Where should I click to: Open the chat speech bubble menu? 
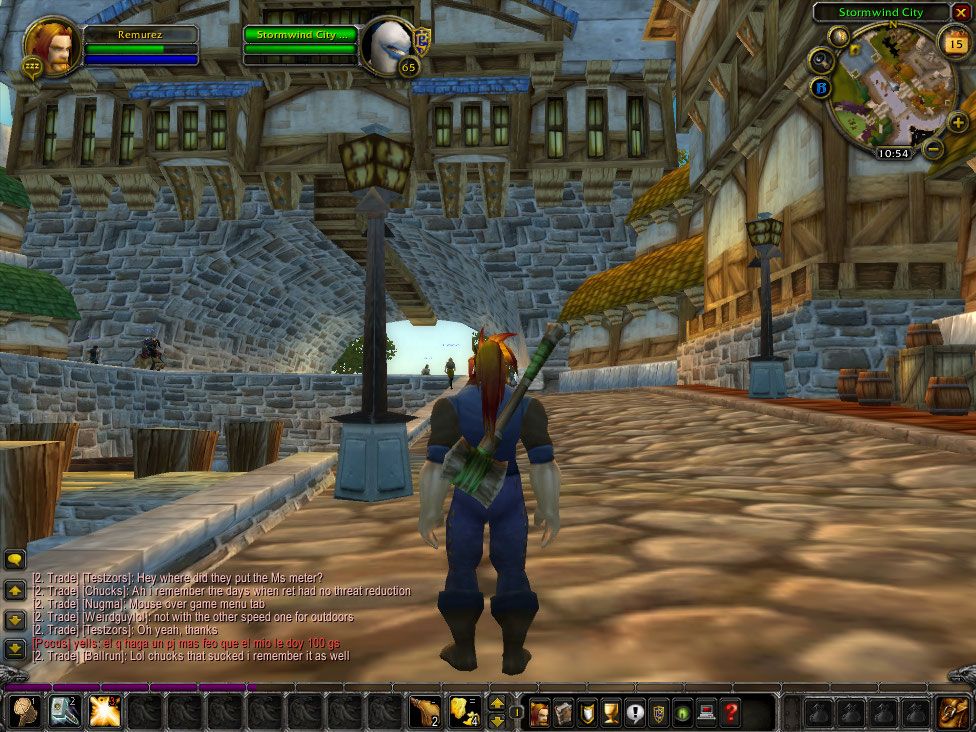coord(15,560)
